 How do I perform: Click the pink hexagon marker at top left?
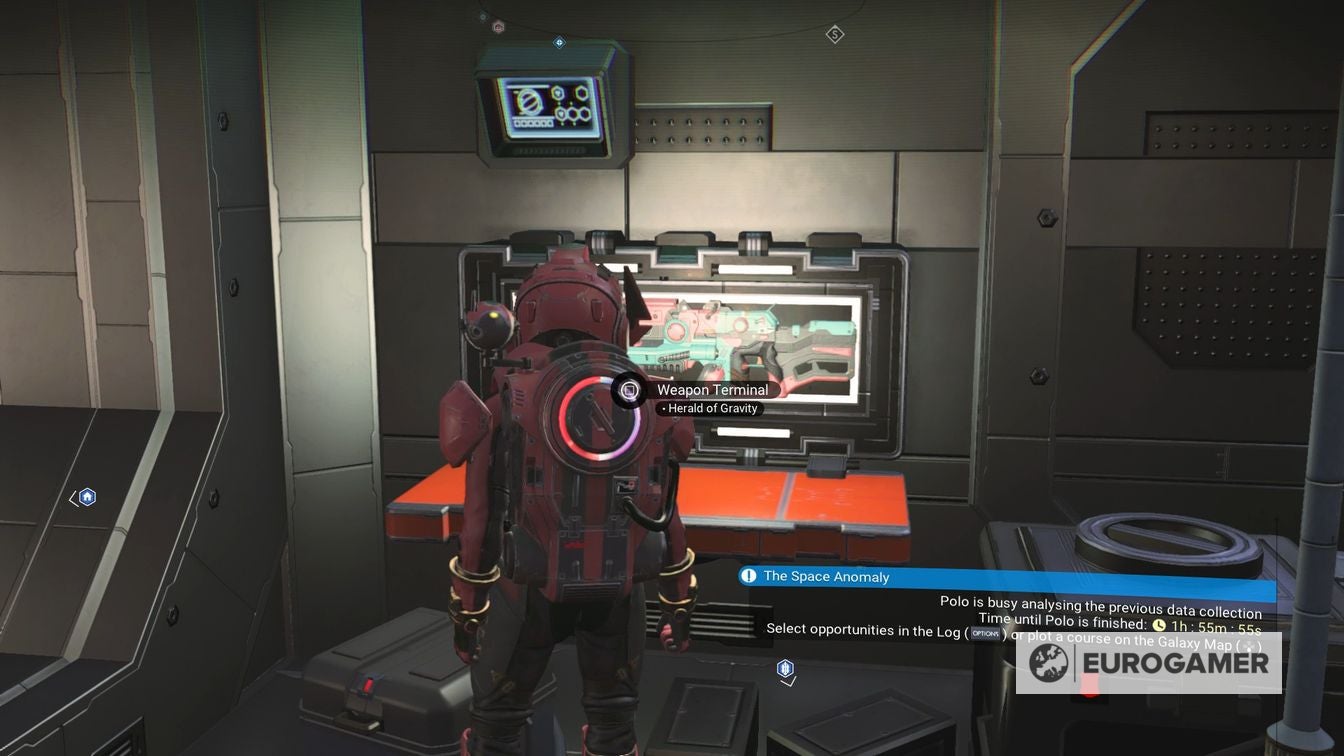(498, 26)
